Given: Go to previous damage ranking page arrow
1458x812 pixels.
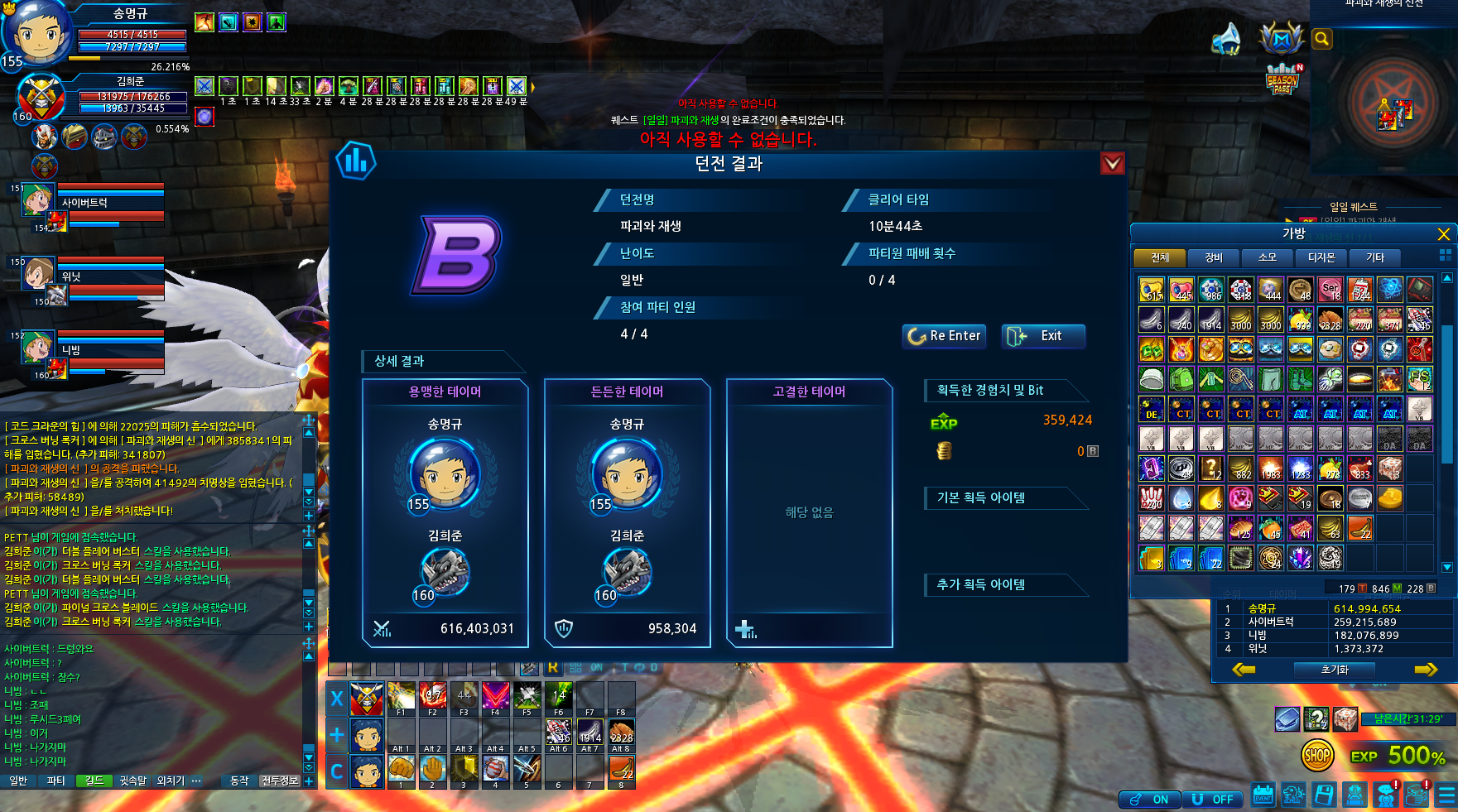Looking at the screenshot, I should 1243,670.
